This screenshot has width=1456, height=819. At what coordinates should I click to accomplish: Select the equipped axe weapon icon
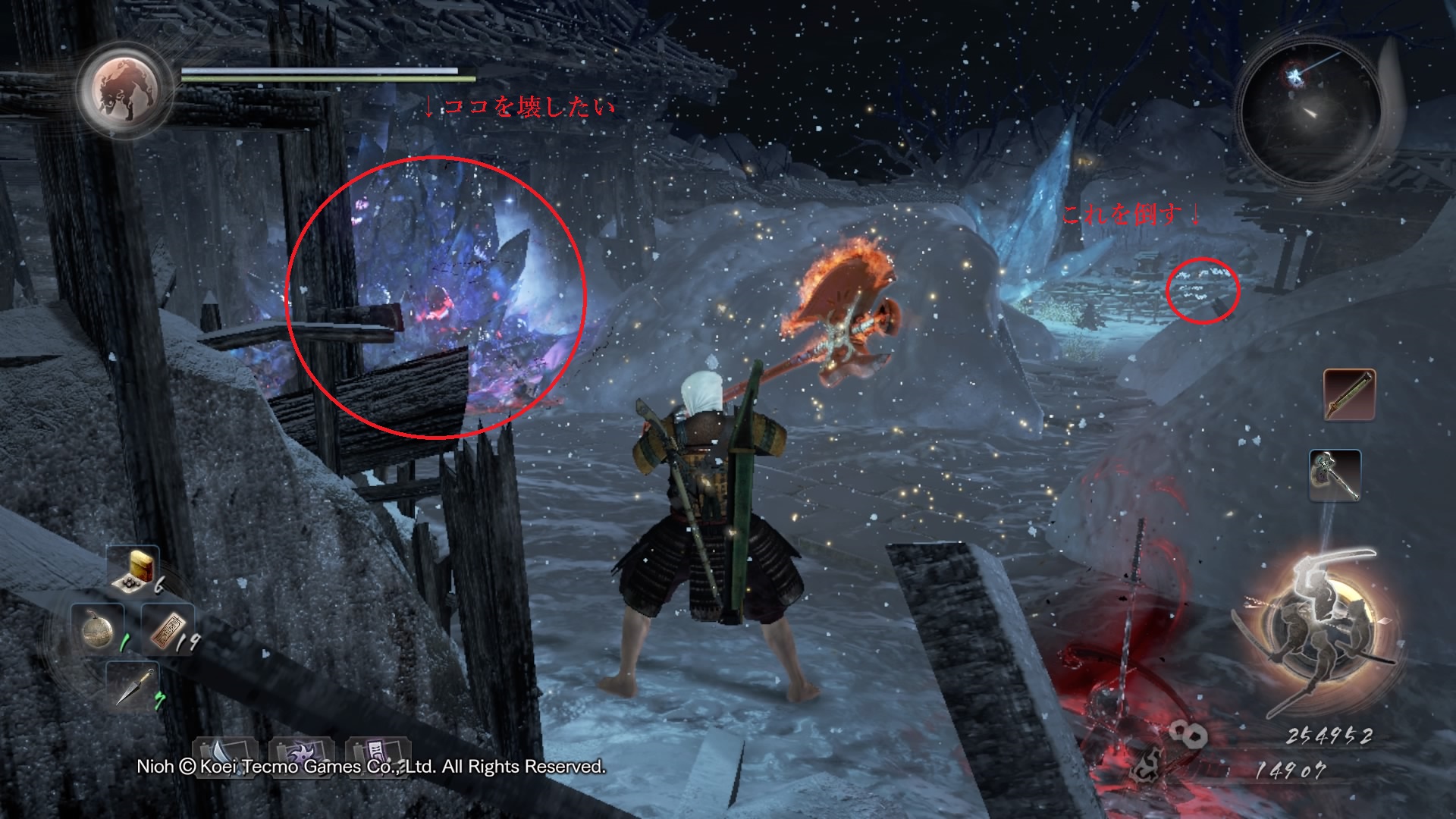pos(1335,475)
